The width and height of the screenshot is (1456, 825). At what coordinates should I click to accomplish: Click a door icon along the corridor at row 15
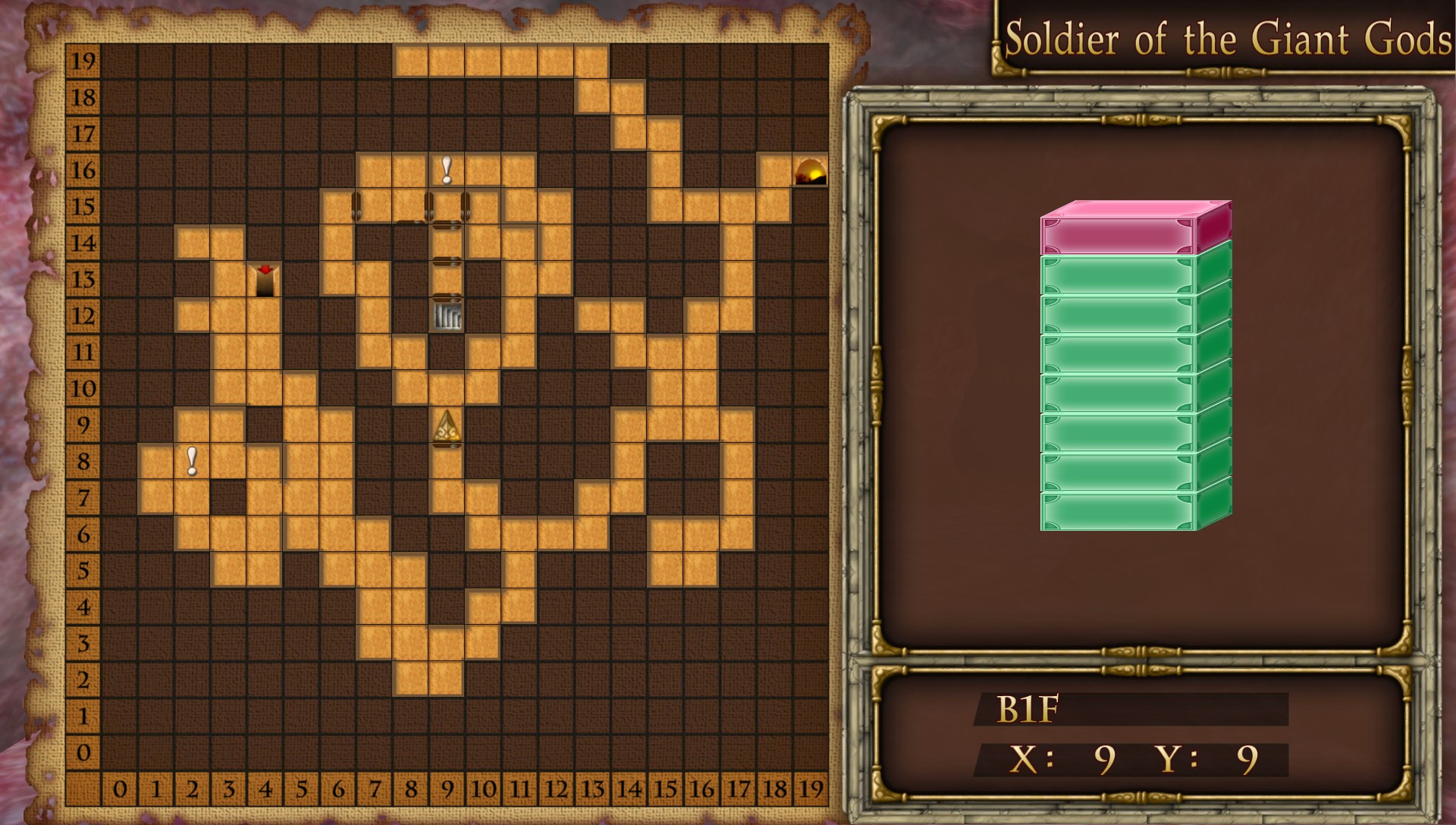[356, 206]
